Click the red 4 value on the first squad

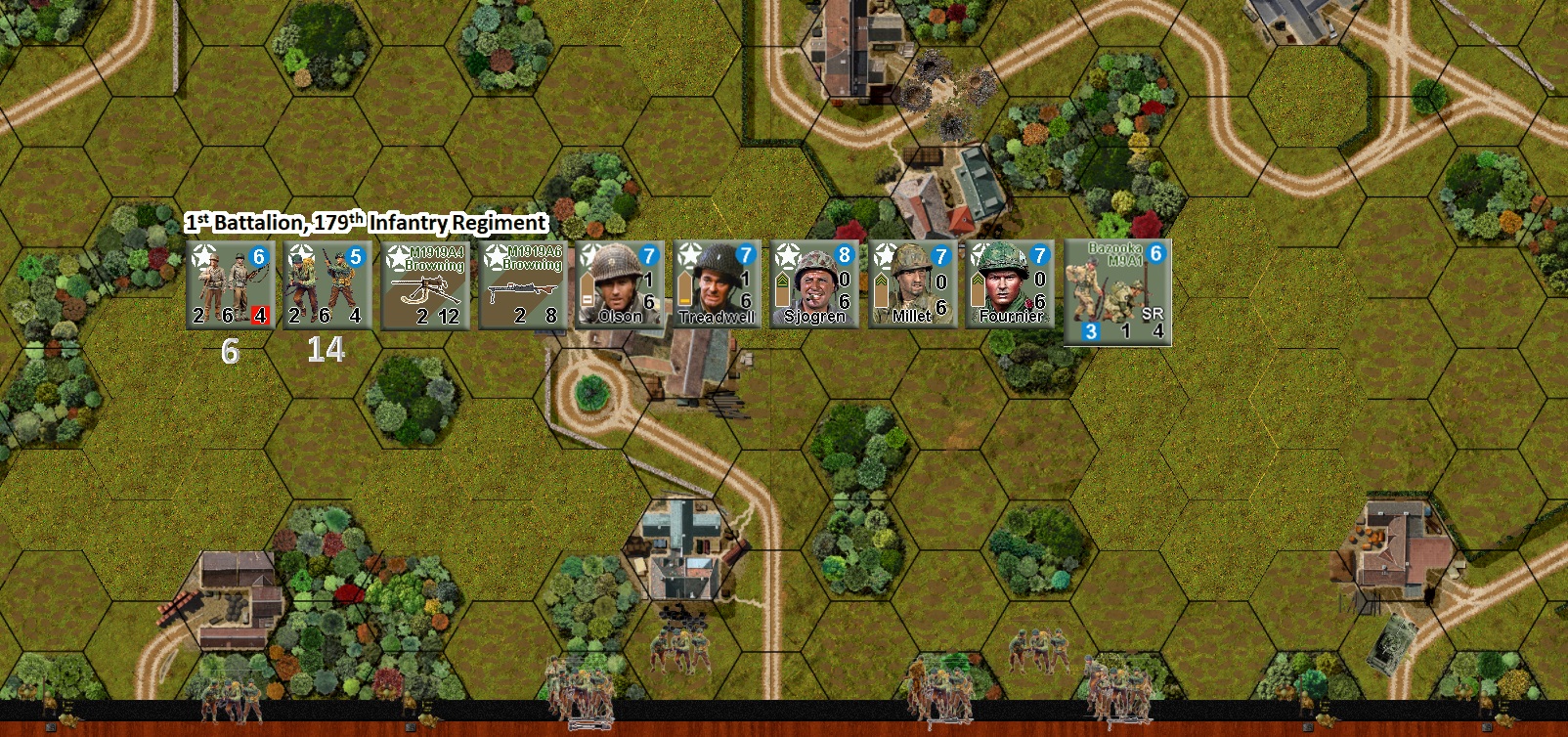[x=262, y=315]
